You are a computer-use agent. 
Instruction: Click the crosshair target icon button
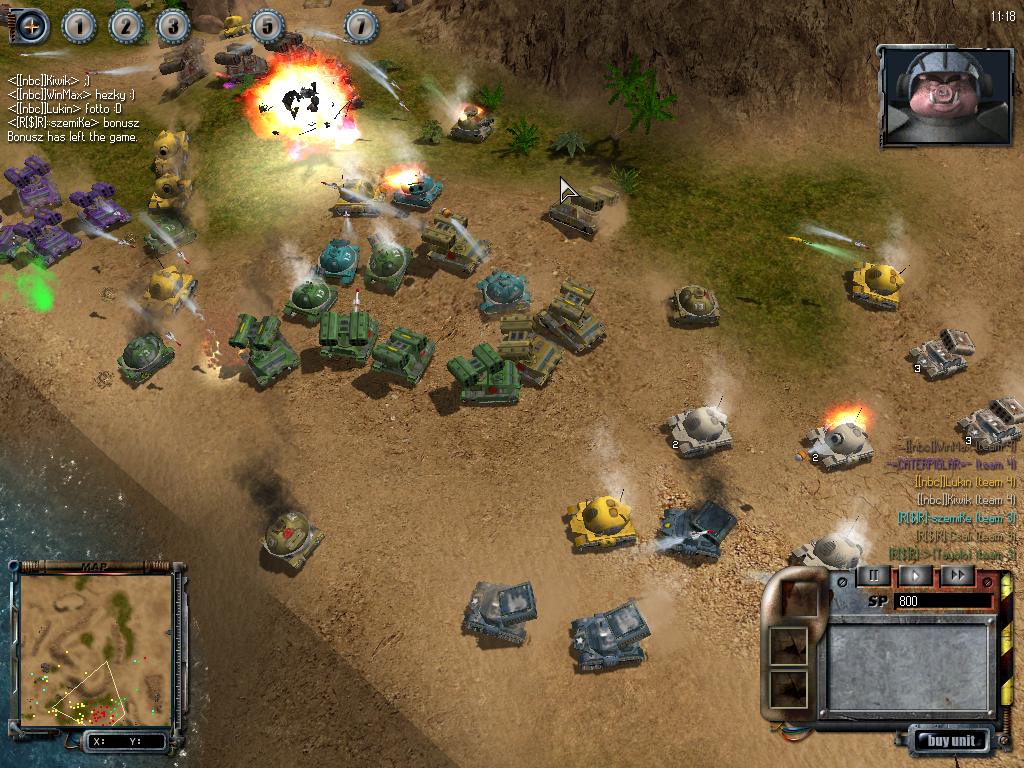(31, 26)
